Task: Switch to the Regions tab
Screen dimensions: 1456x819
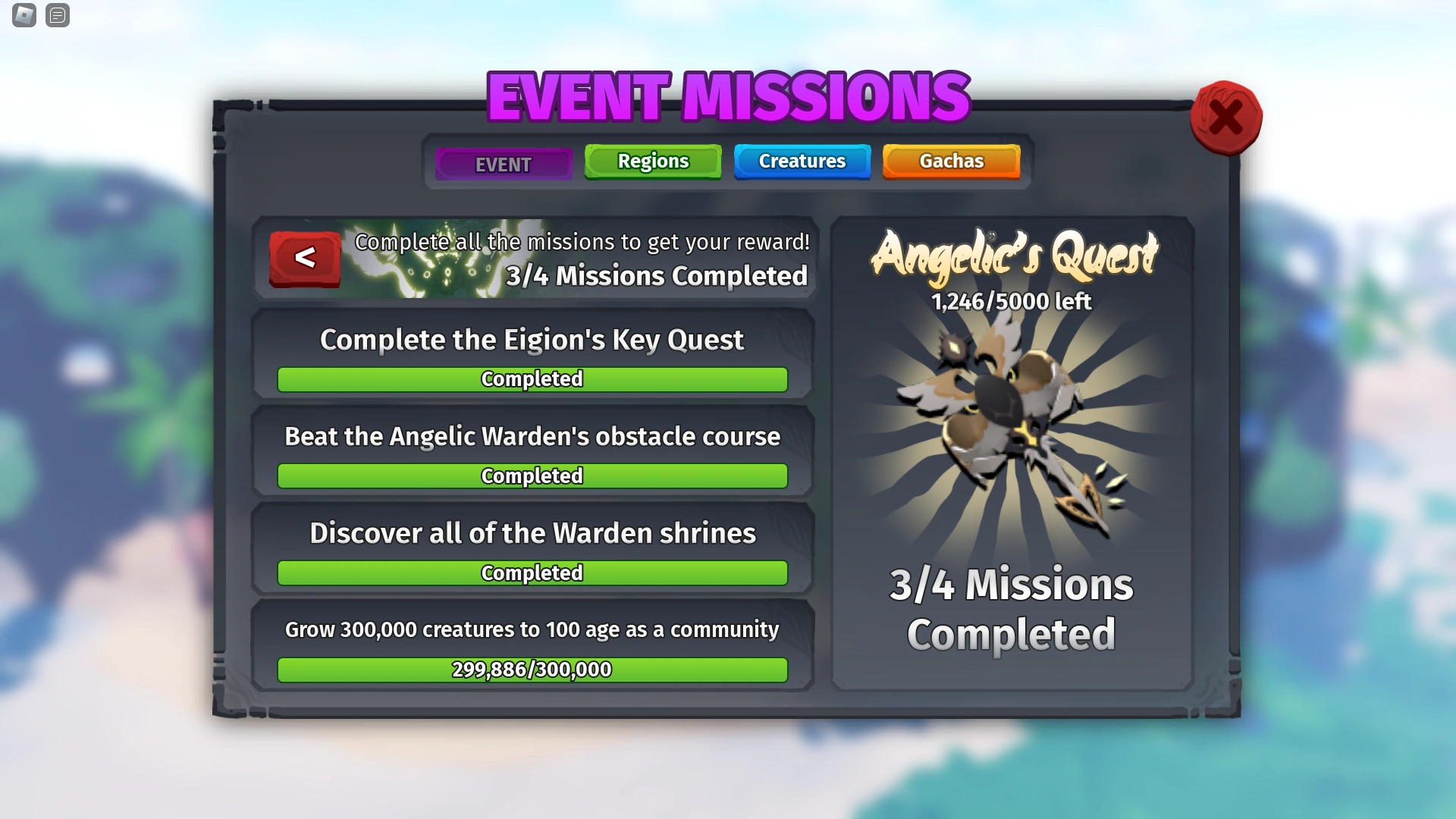Action: tap(652, 161)
